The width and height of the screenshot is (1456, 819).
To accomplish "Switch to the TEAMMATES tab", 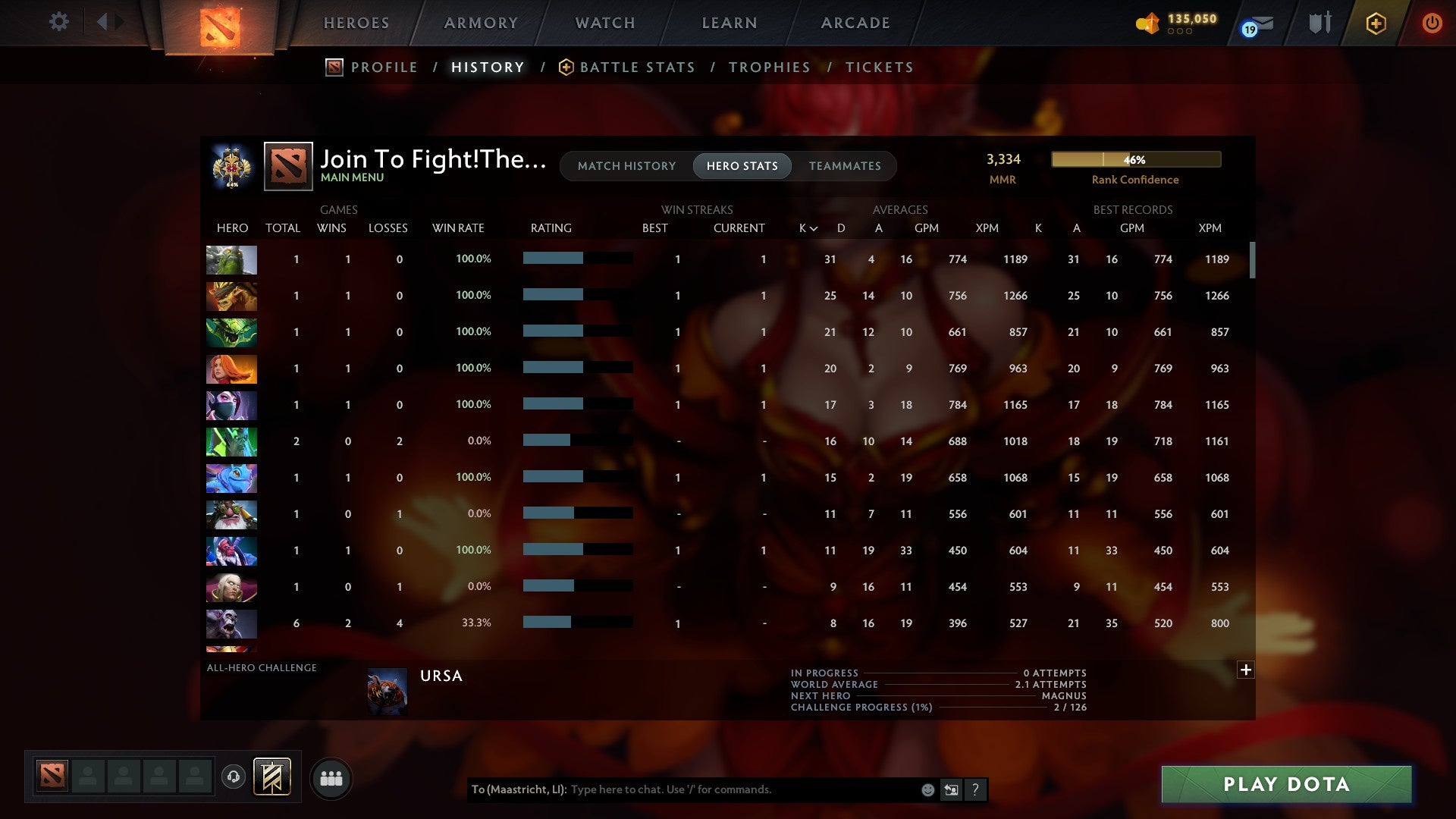I will pos(845,166).
